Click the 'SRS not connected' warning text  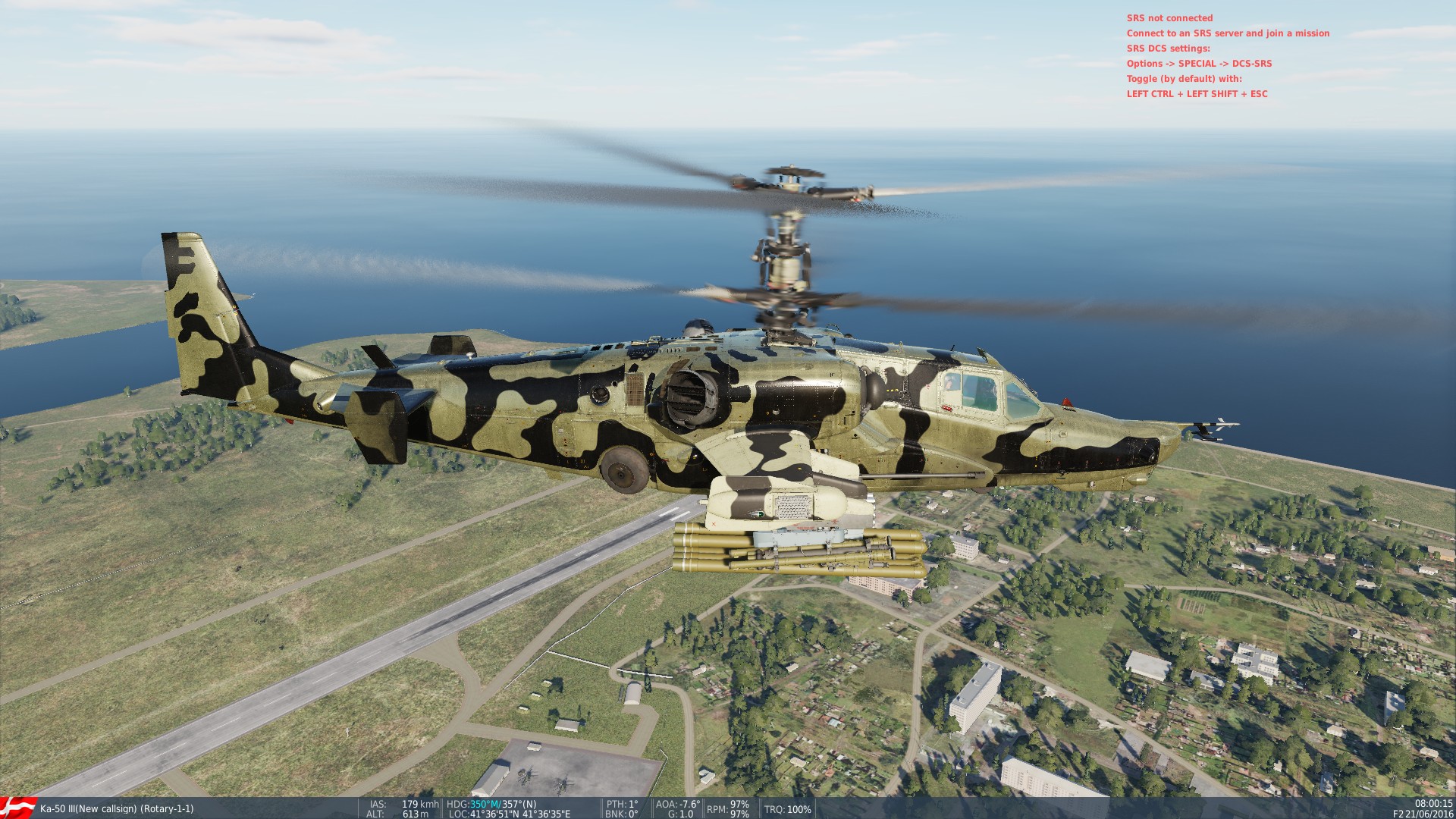[1170, 17]
